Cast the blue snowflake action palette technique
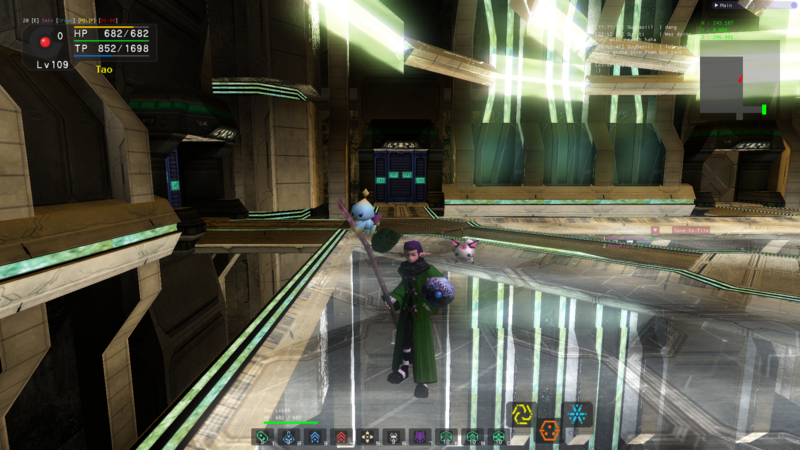The height and width of the screenshot is (450, 800). pos(577,414)
